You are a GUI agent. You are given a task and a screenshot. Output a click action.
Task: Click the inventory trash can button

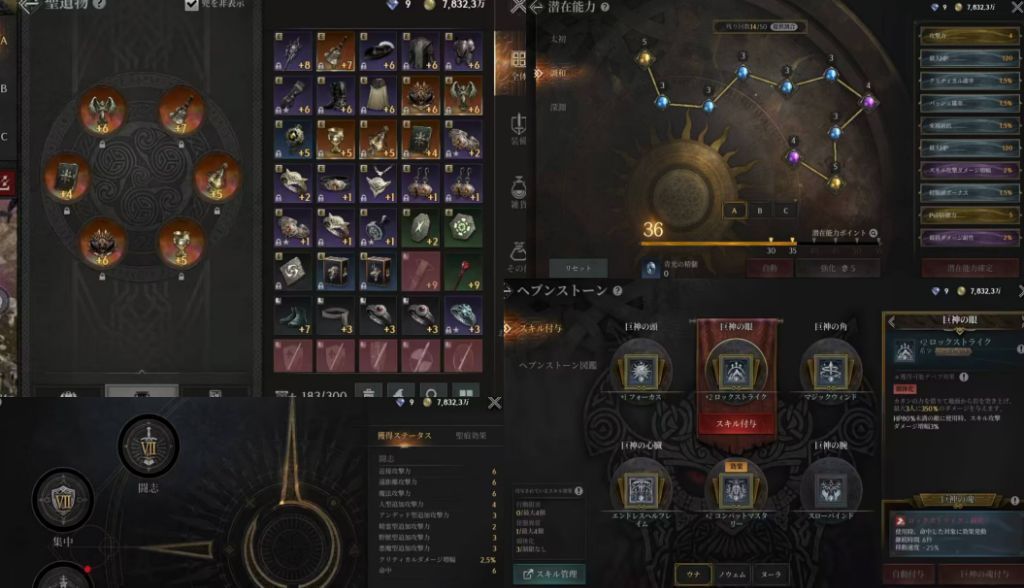(x=370, y=393)
